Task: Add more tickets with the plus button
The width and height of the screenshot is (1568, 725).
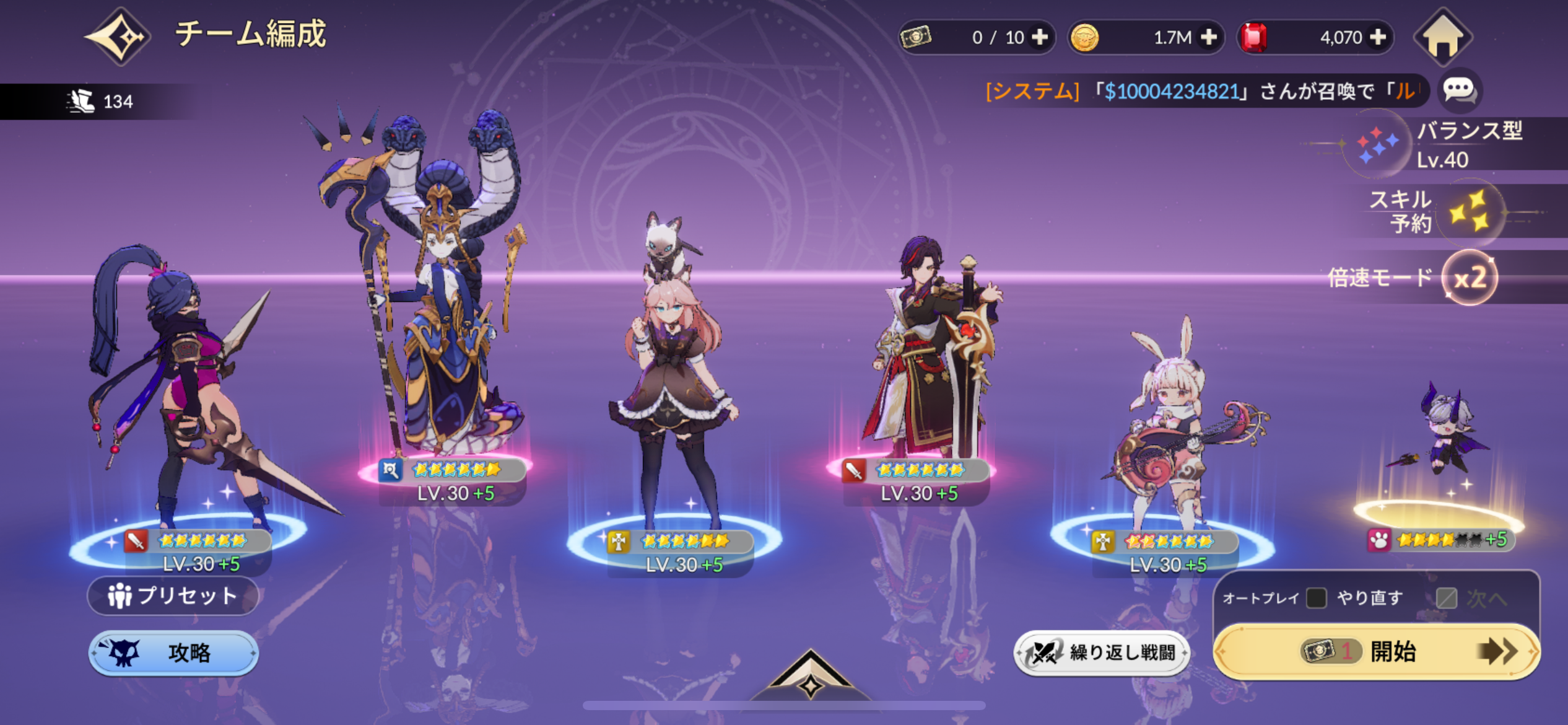Action: pos(1040,37)
